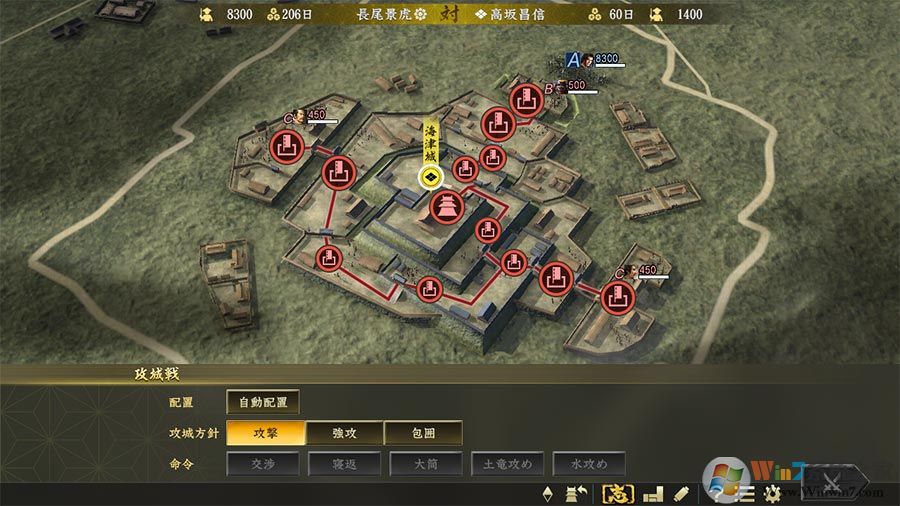Choose the 強攻 assault policy
Viewport: 900px width, 506px height.
(x=344, y=433)
